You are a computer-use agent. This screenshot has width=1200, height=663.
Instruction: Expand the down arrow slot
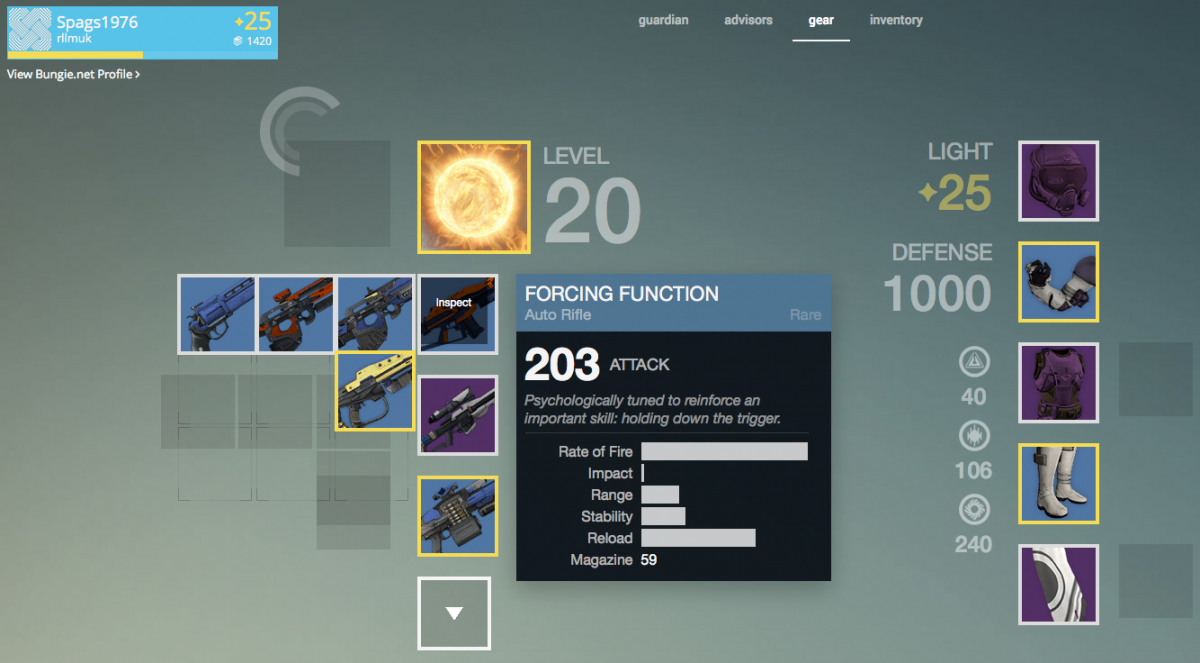click(x=454, y=613)
